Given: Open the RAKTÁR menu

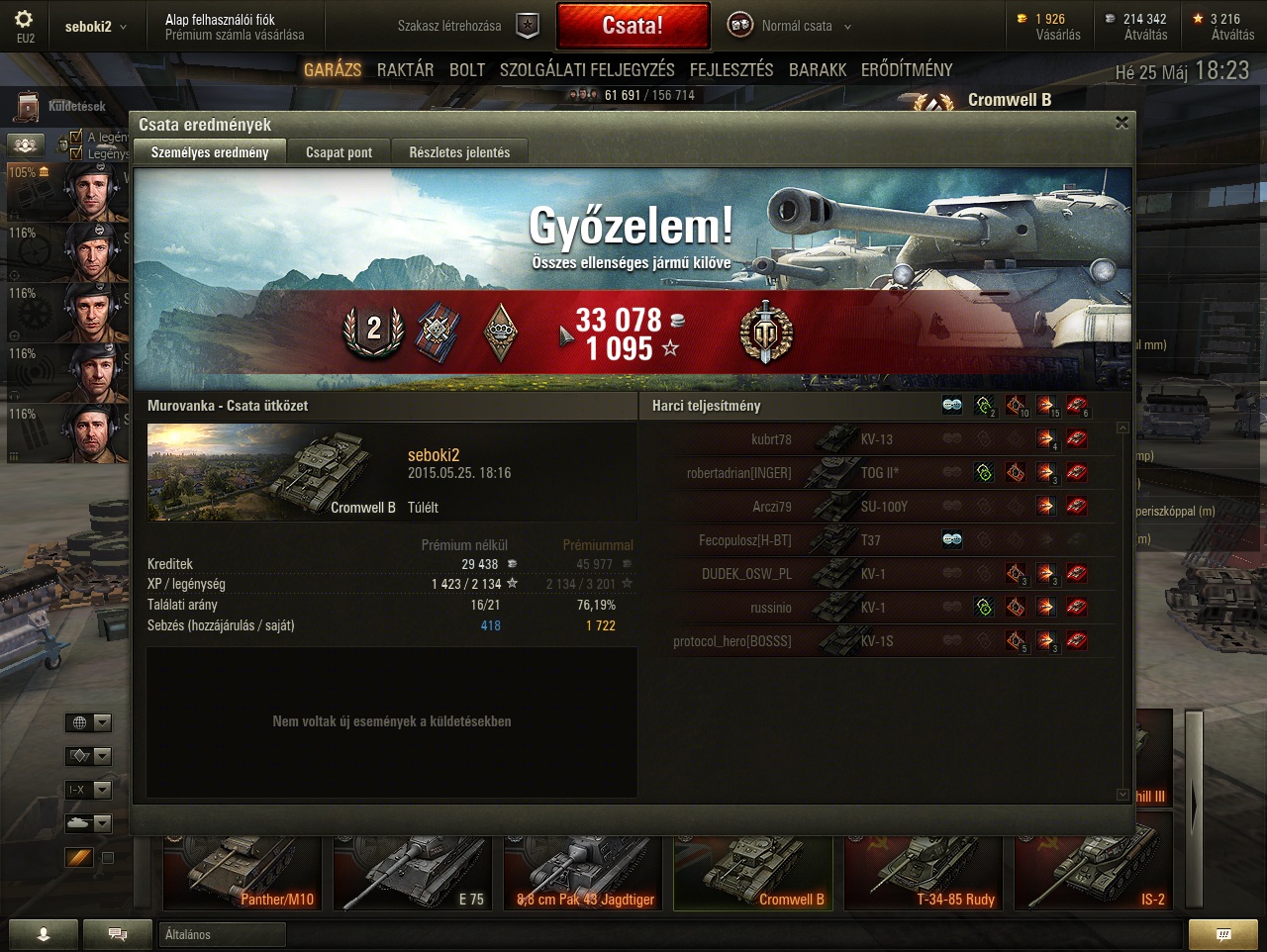Looking at the screenshot, I should click(x=405, y=69).
